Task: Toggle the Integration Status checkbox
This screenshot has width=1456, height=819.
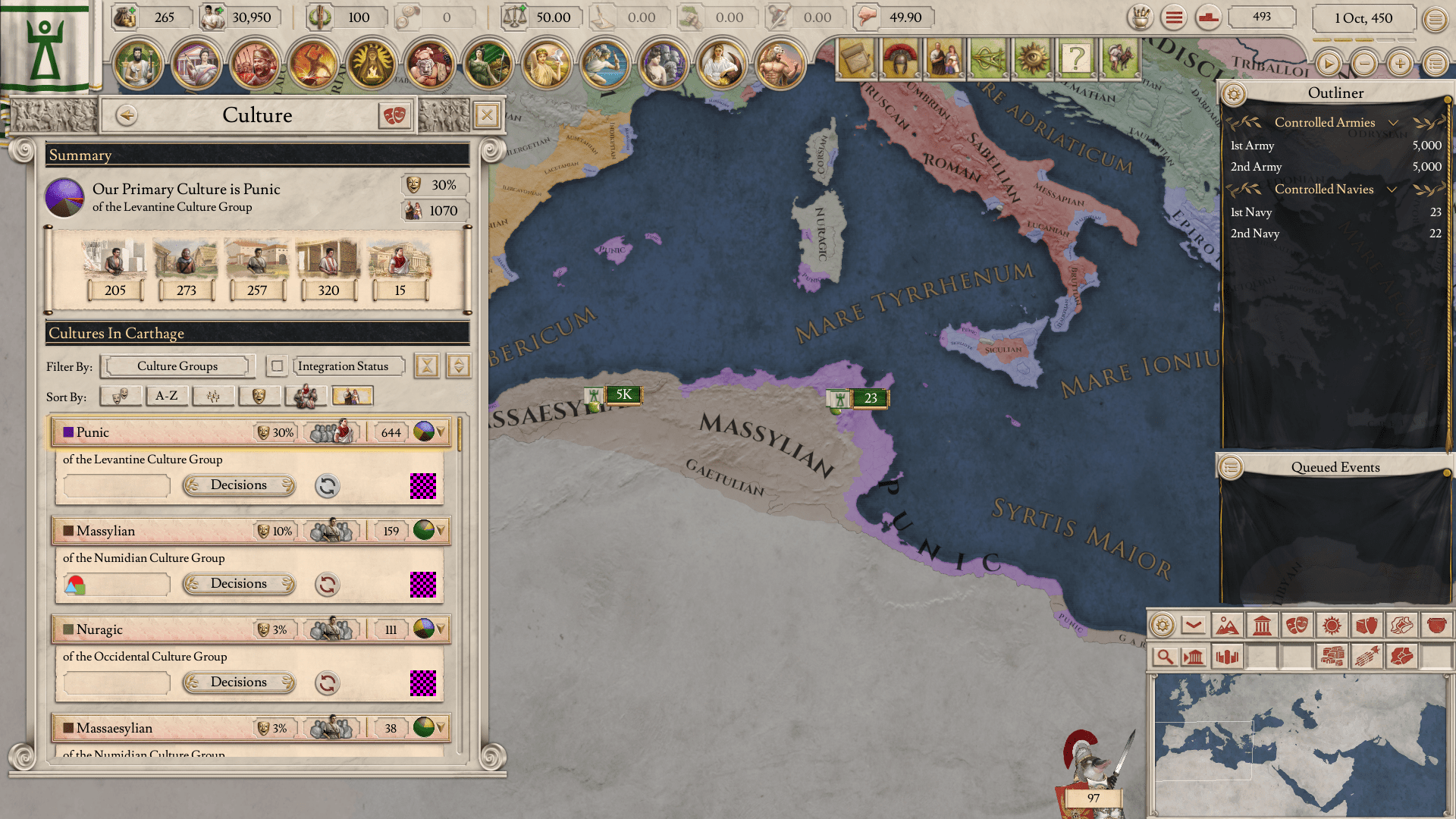Action: (278, 366)
